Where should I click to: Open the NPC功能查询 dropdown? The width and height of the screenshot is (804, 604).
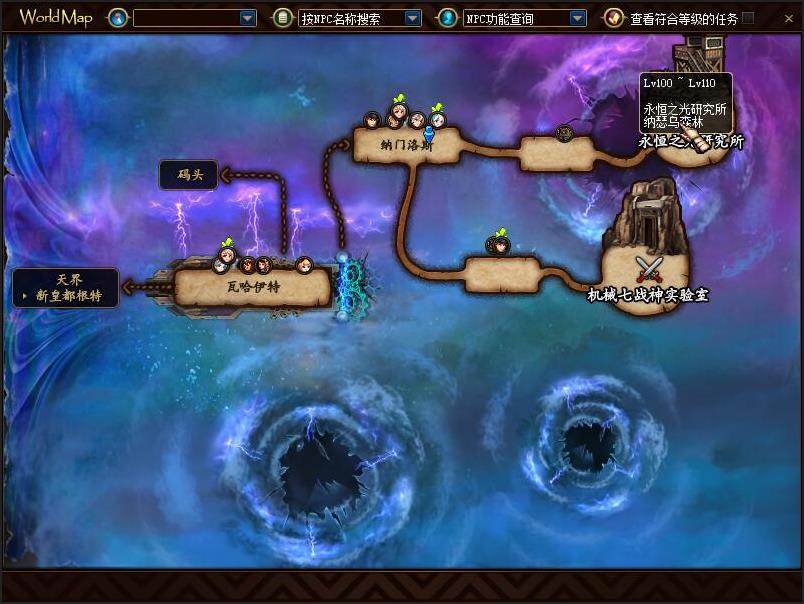[x=577, y=18]
